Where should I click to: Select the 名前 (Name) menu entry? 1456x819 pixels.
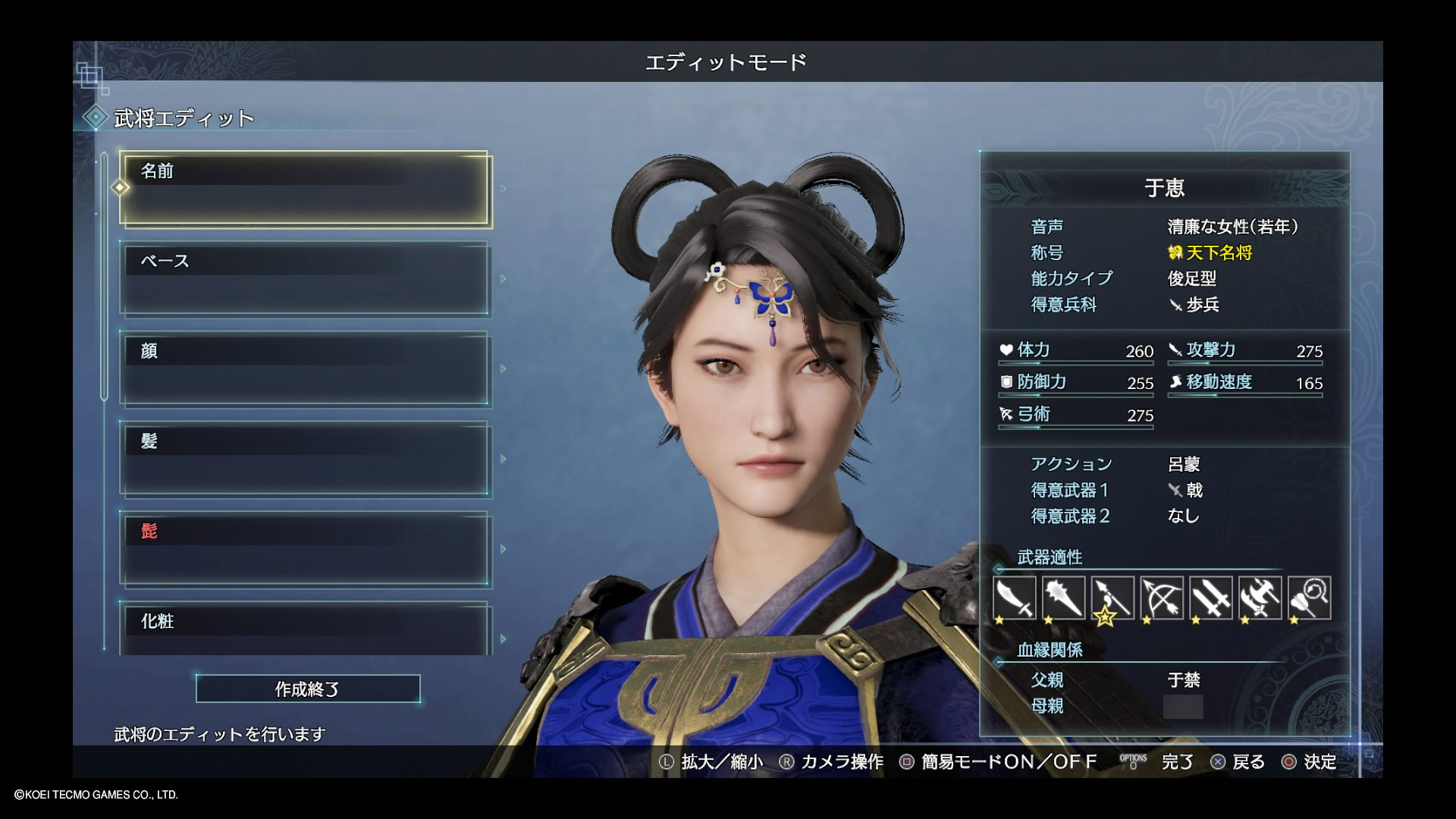304,189
